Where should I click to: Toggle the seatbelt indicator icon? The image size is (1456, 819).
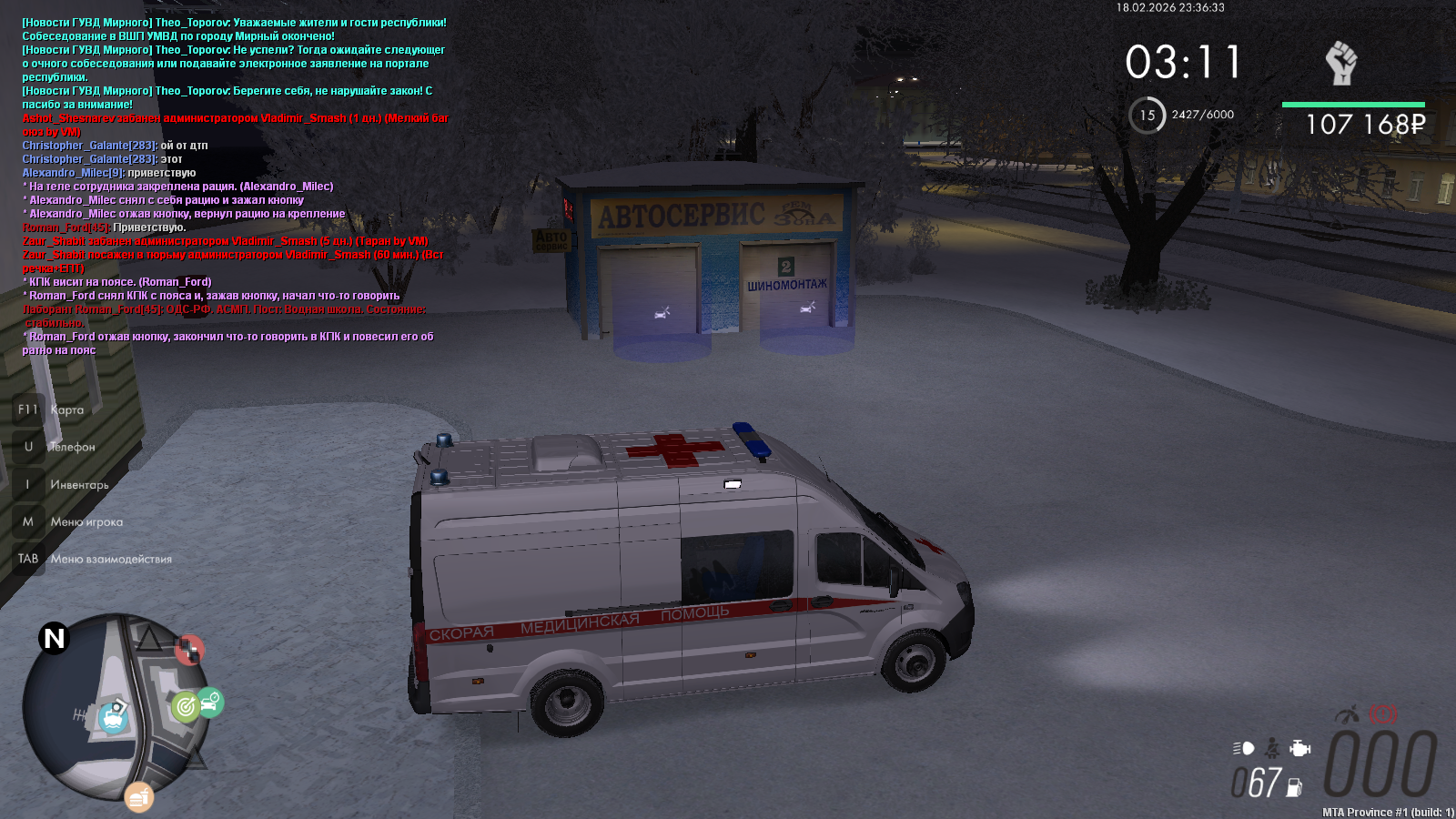point(1272,748)
